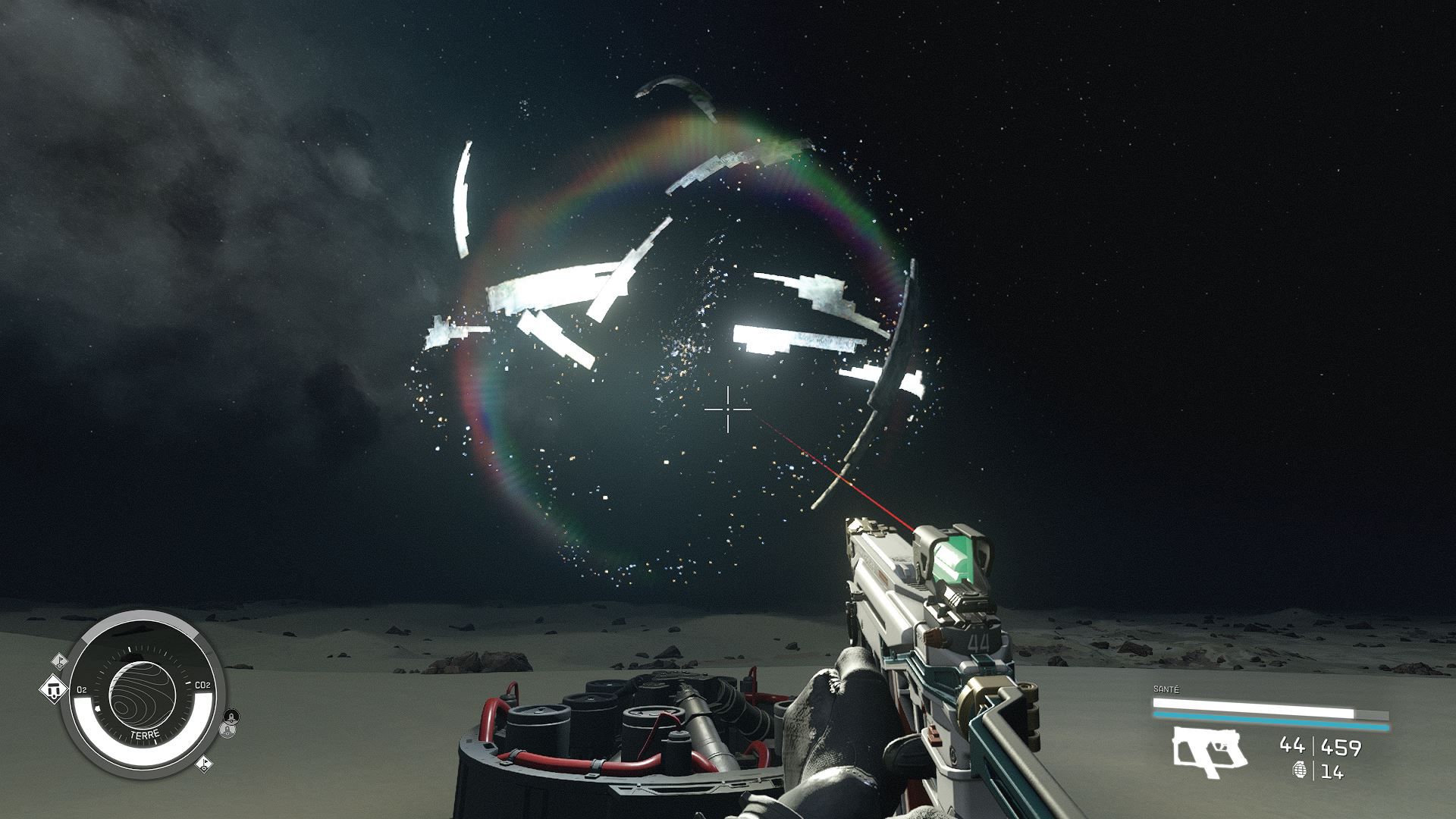Click the grenade icon

[x=1301, y=771]
